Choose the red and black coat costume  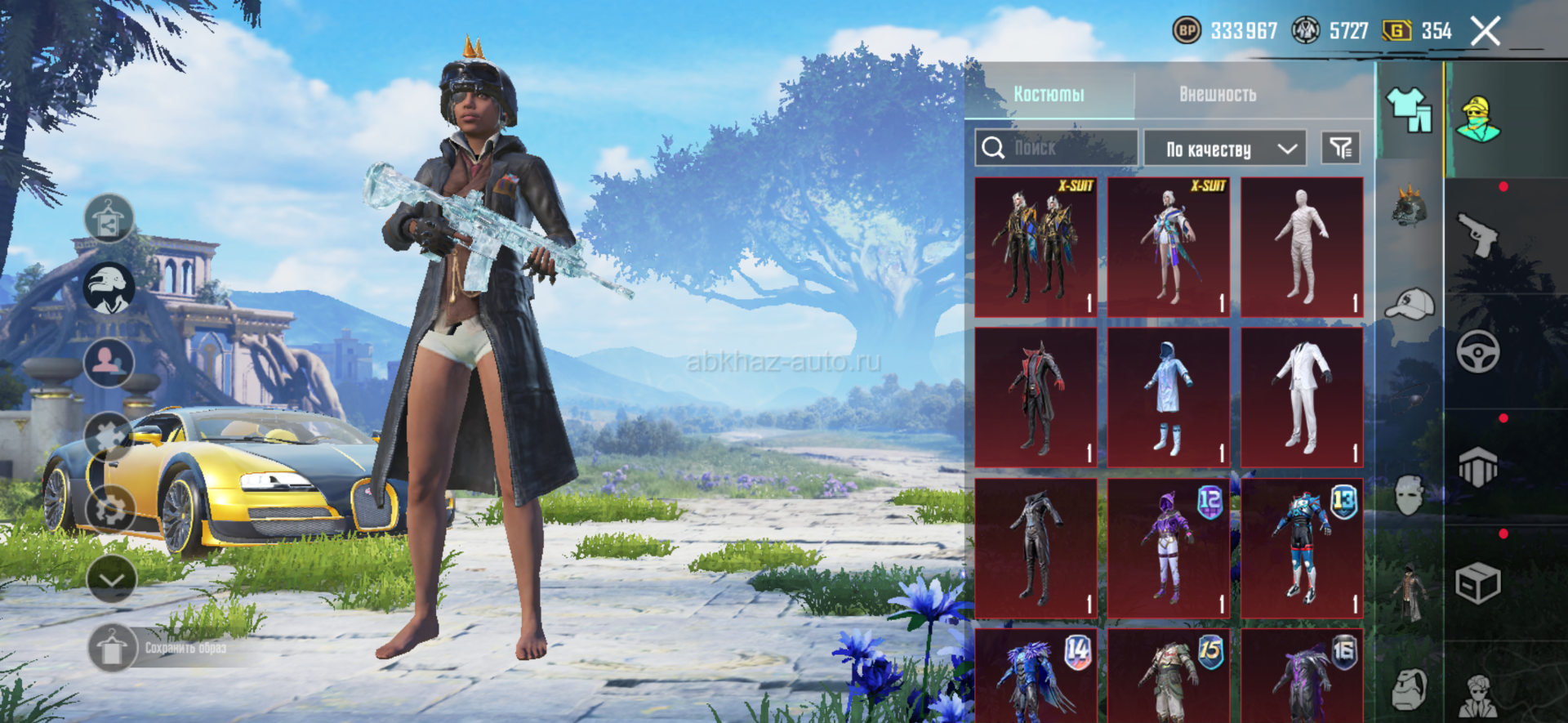coord(1036,398)
